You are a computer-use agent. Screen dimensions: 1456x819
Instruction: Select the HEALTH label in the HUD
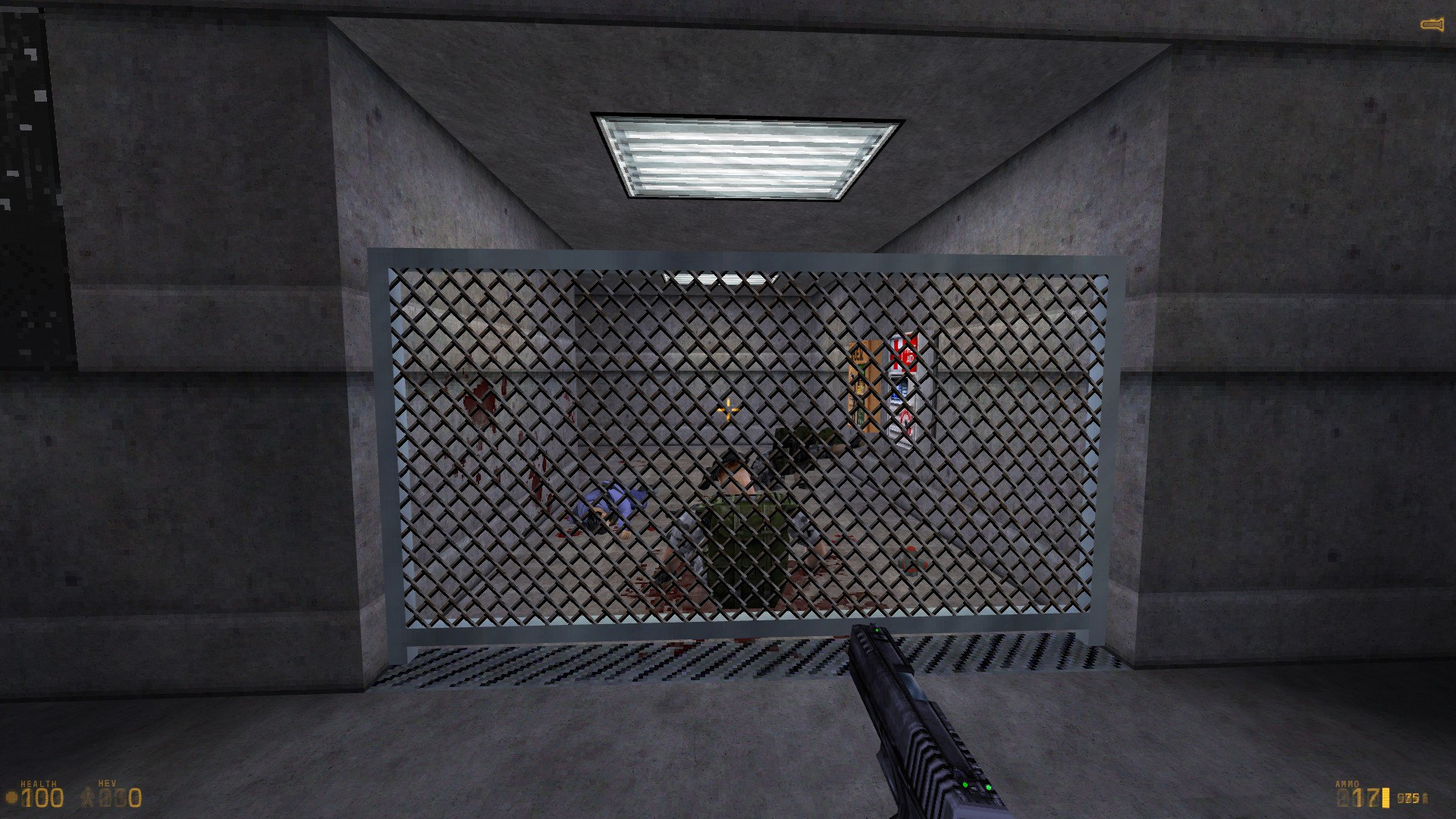click(39, 783)
